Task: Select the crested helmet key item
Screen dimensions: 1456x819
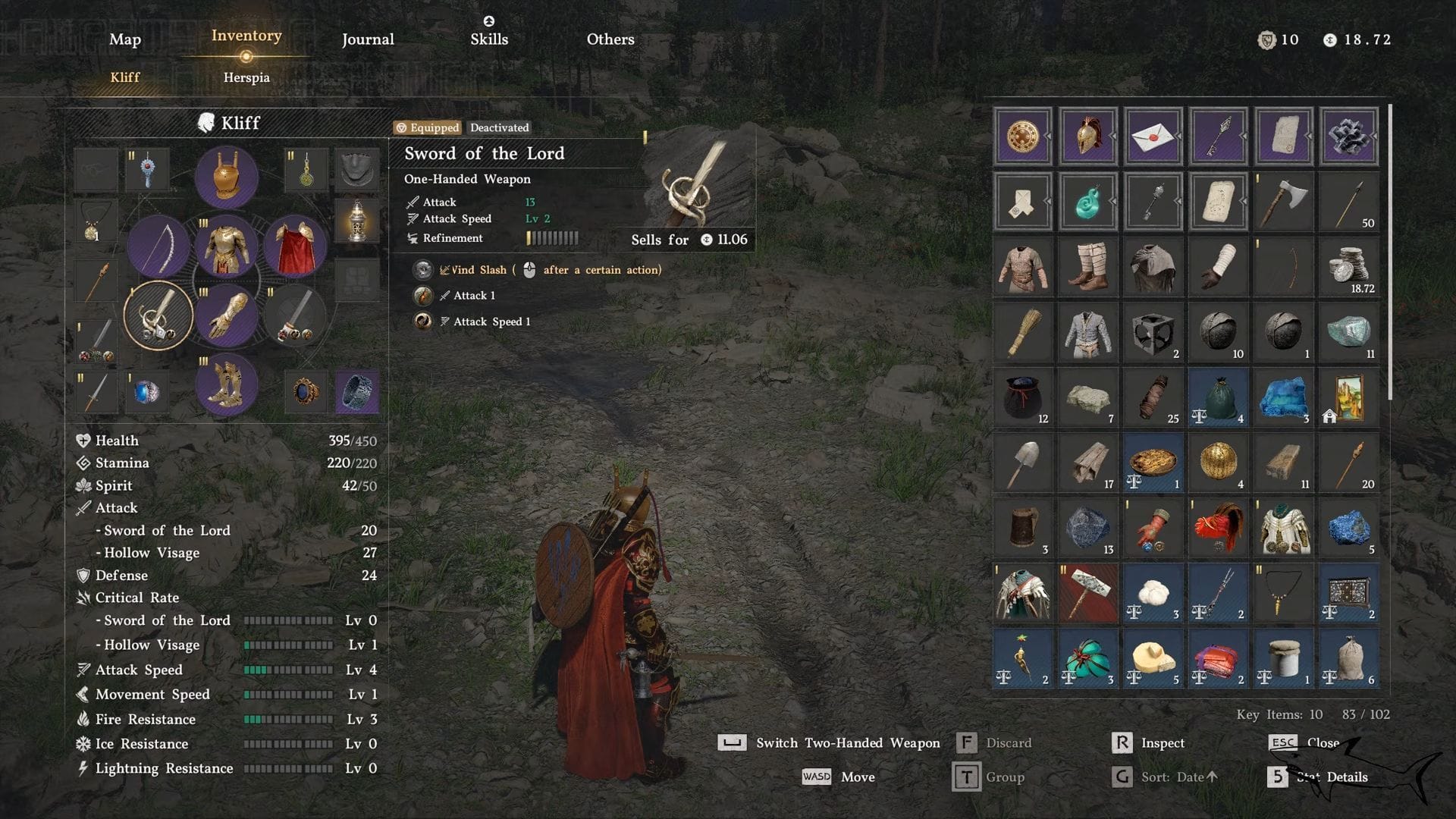Action: coord(1087,136)
